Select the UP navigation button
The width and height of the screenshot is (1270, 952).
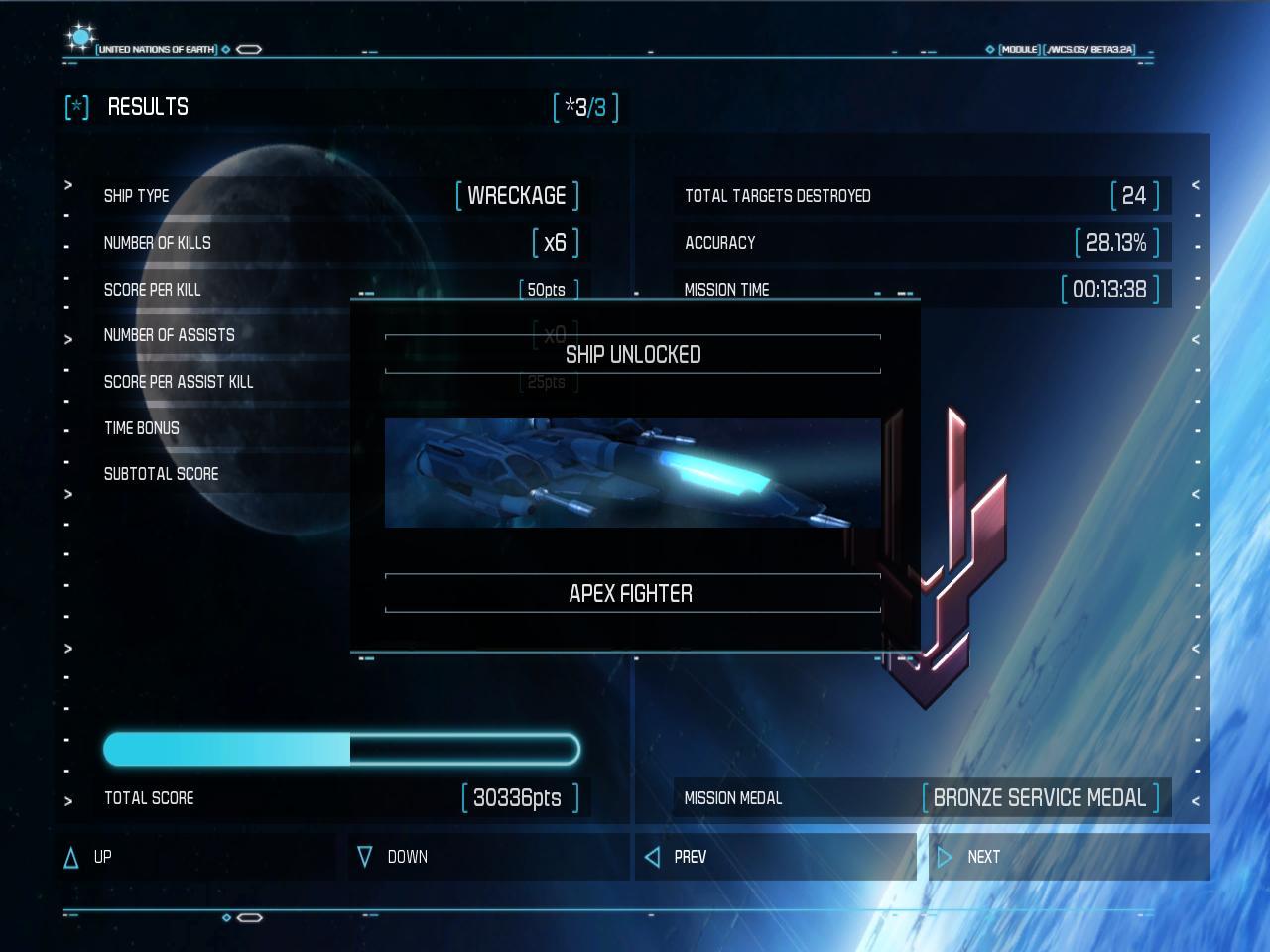point(195,857)
